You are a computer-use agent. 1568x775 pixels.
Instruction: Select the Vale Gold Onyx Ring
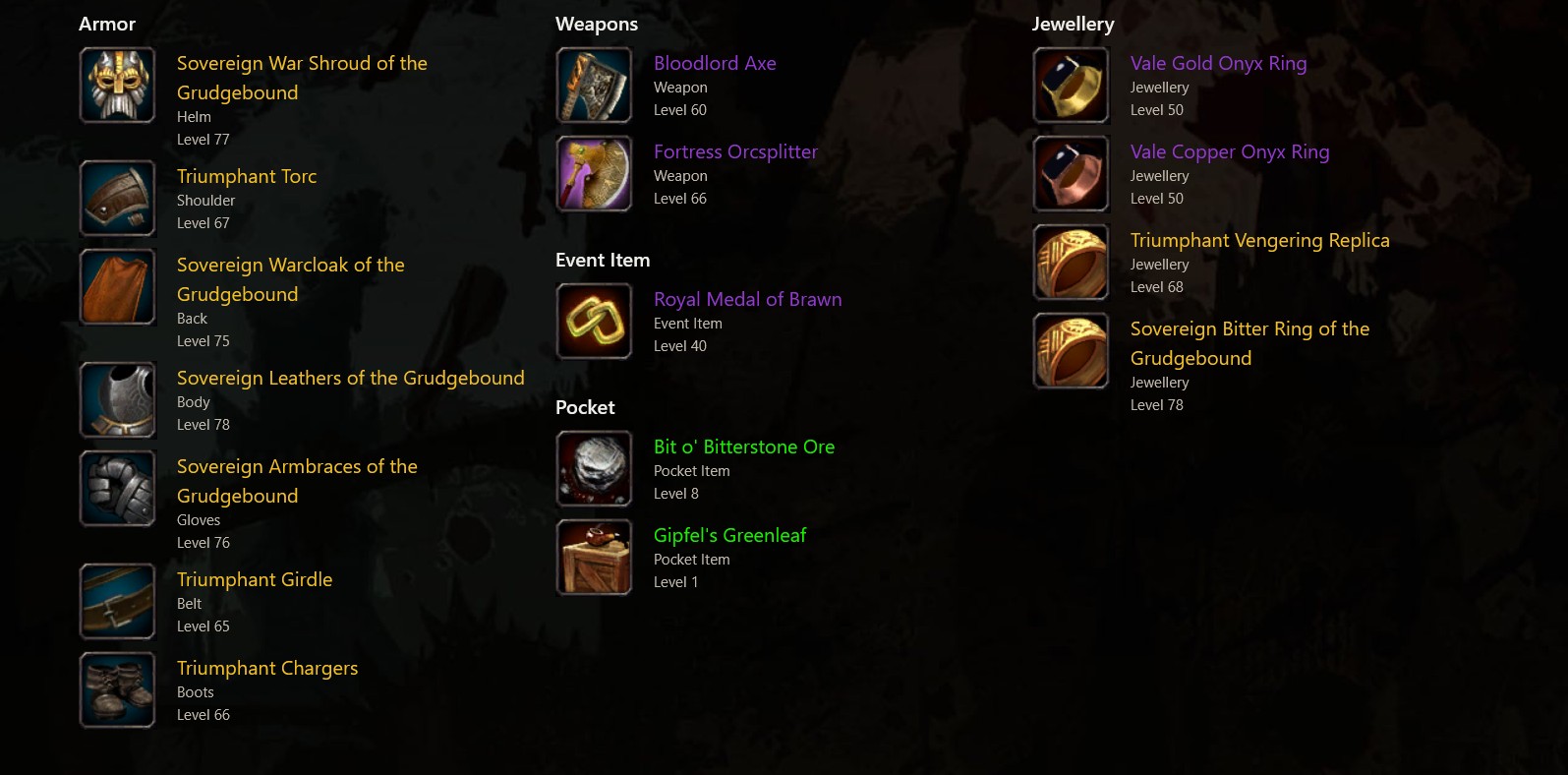pyautogui.click(x=1218, y=63)
